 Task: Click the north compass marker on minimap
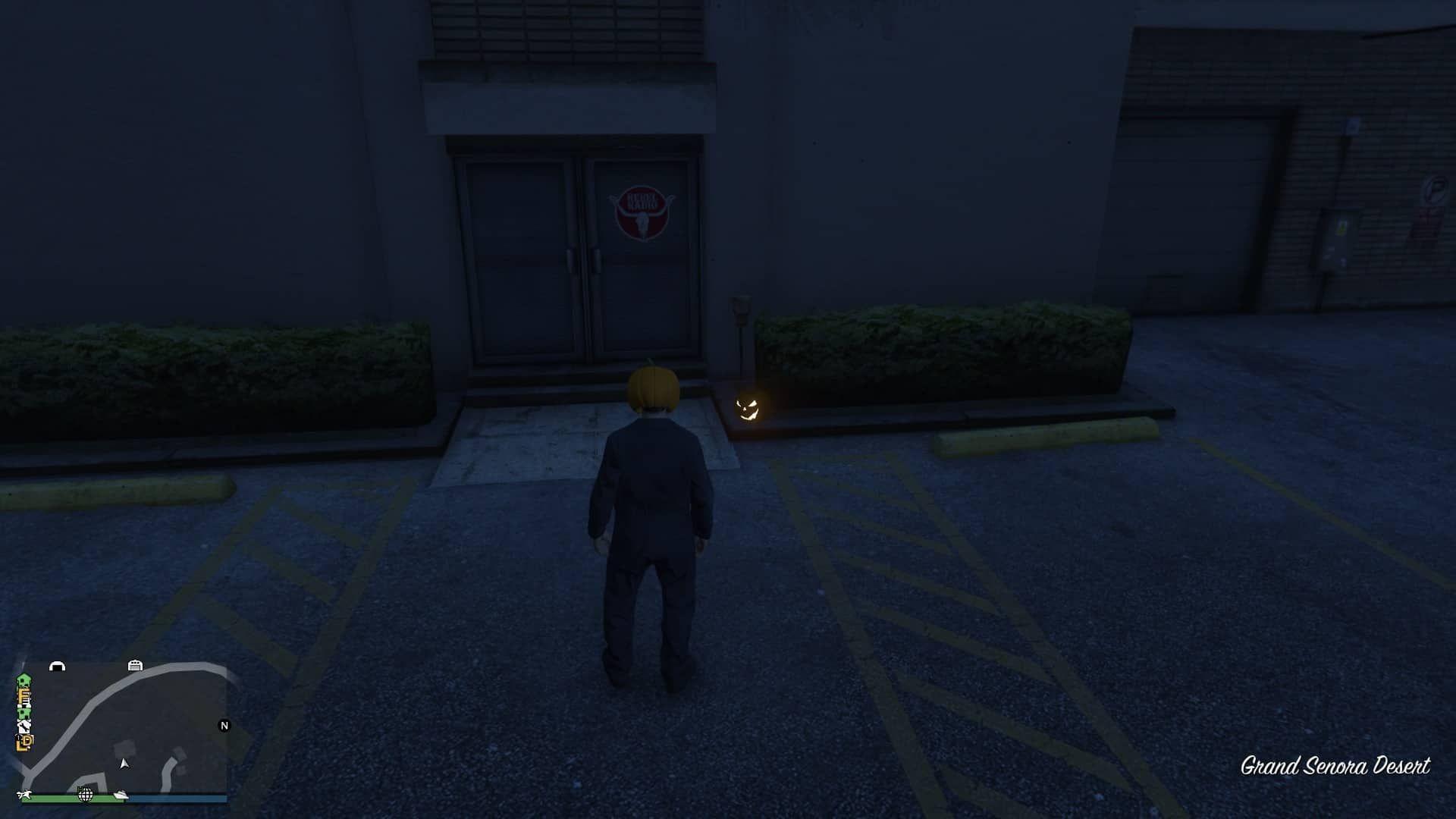(x=224, y=726)
